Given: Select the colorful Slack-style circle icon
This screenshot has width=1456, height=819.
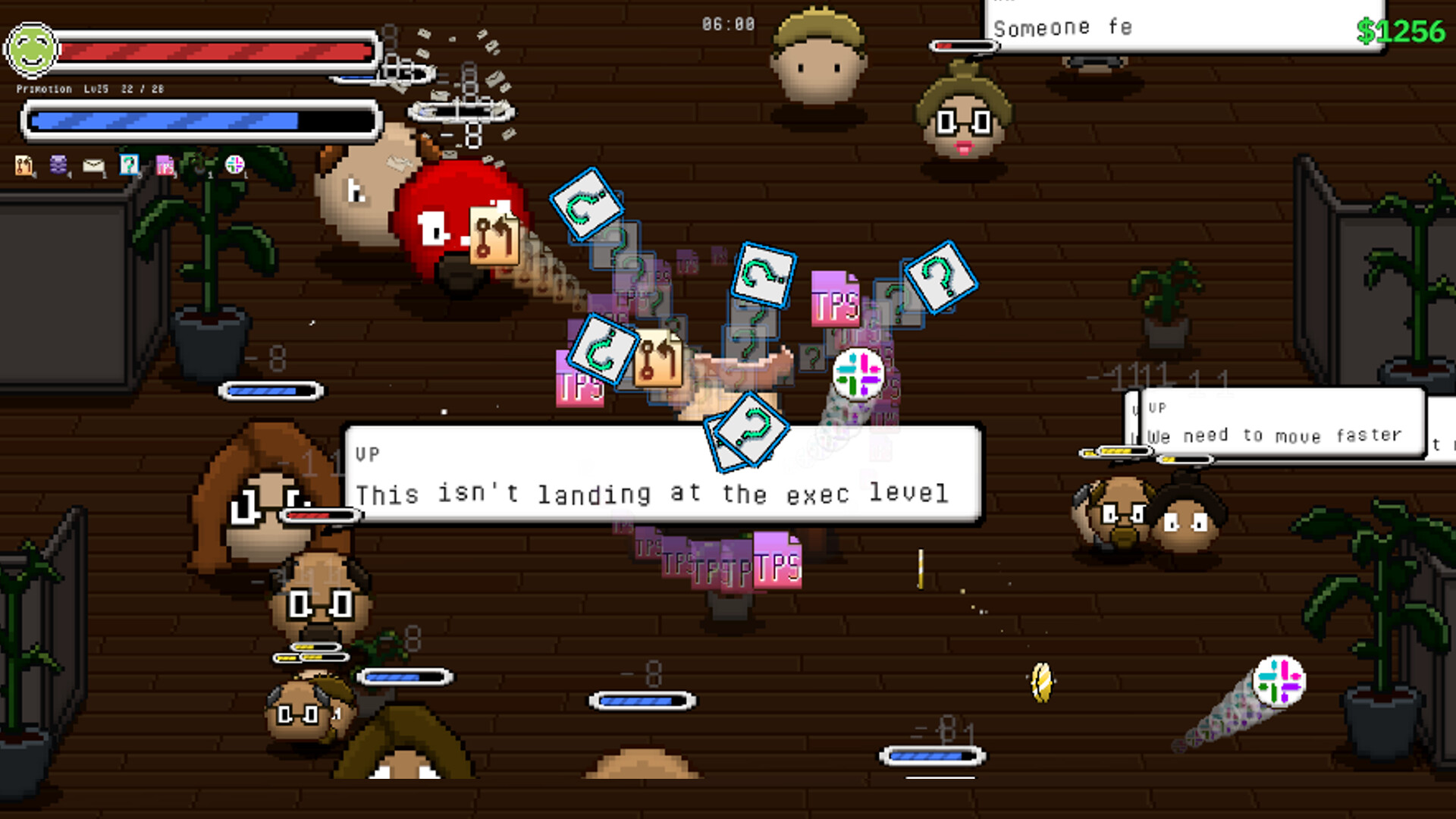Looking at the screenshot, I should (233, 165).
